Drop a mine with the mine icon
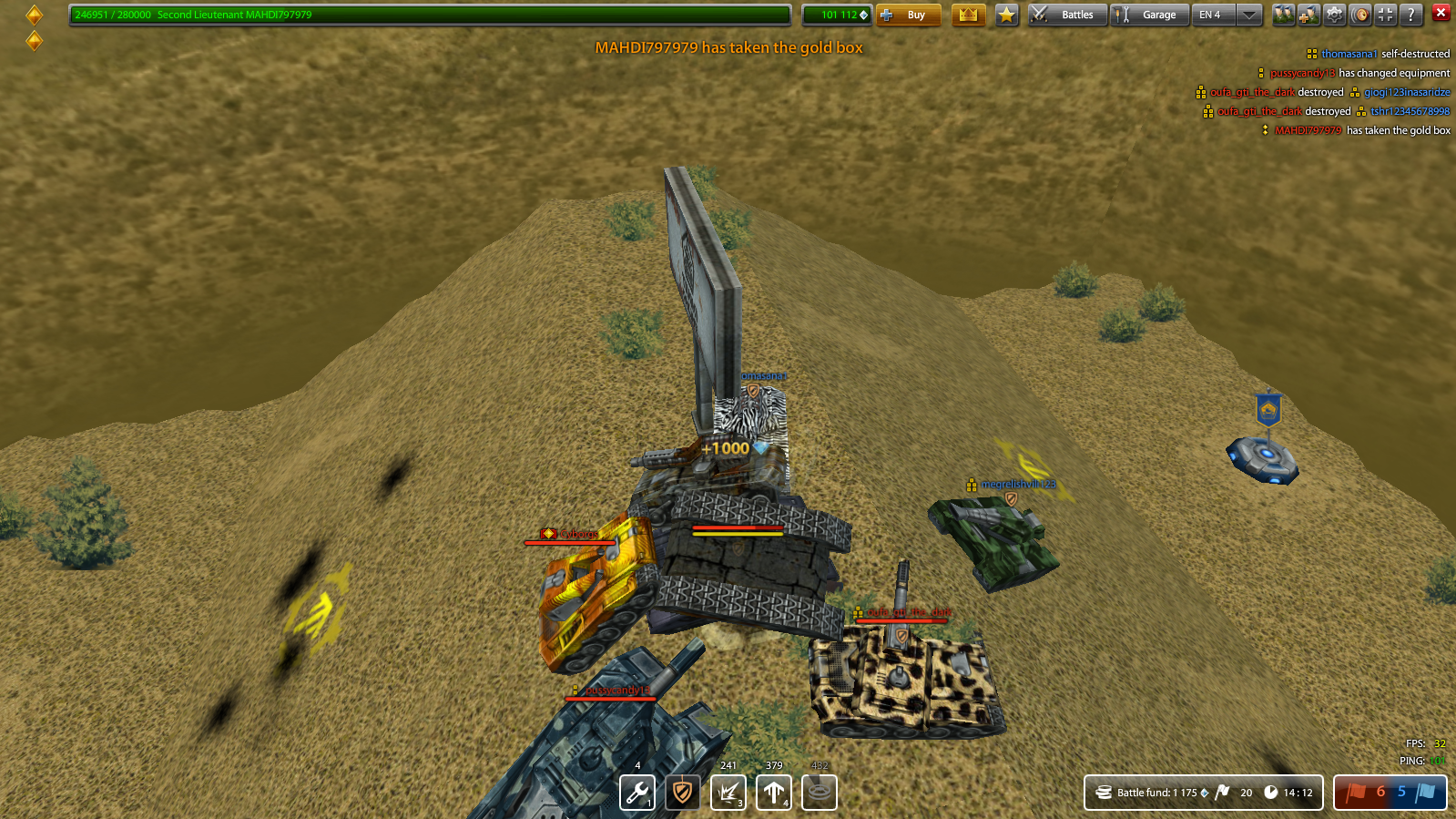1456x819 pixels. tap(818, 792)
